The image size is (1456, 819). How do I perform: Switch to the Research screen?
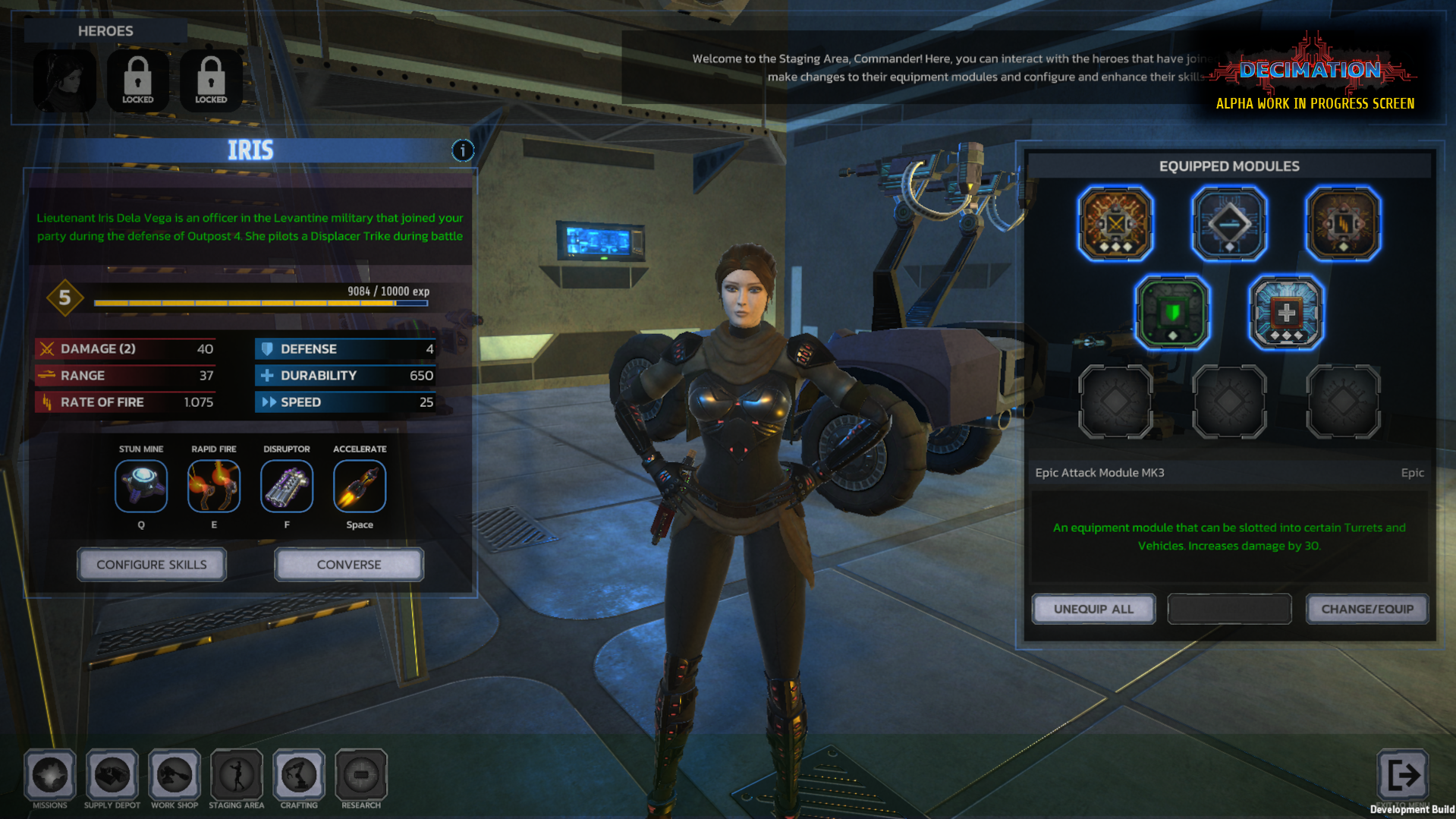click(361, 775)
